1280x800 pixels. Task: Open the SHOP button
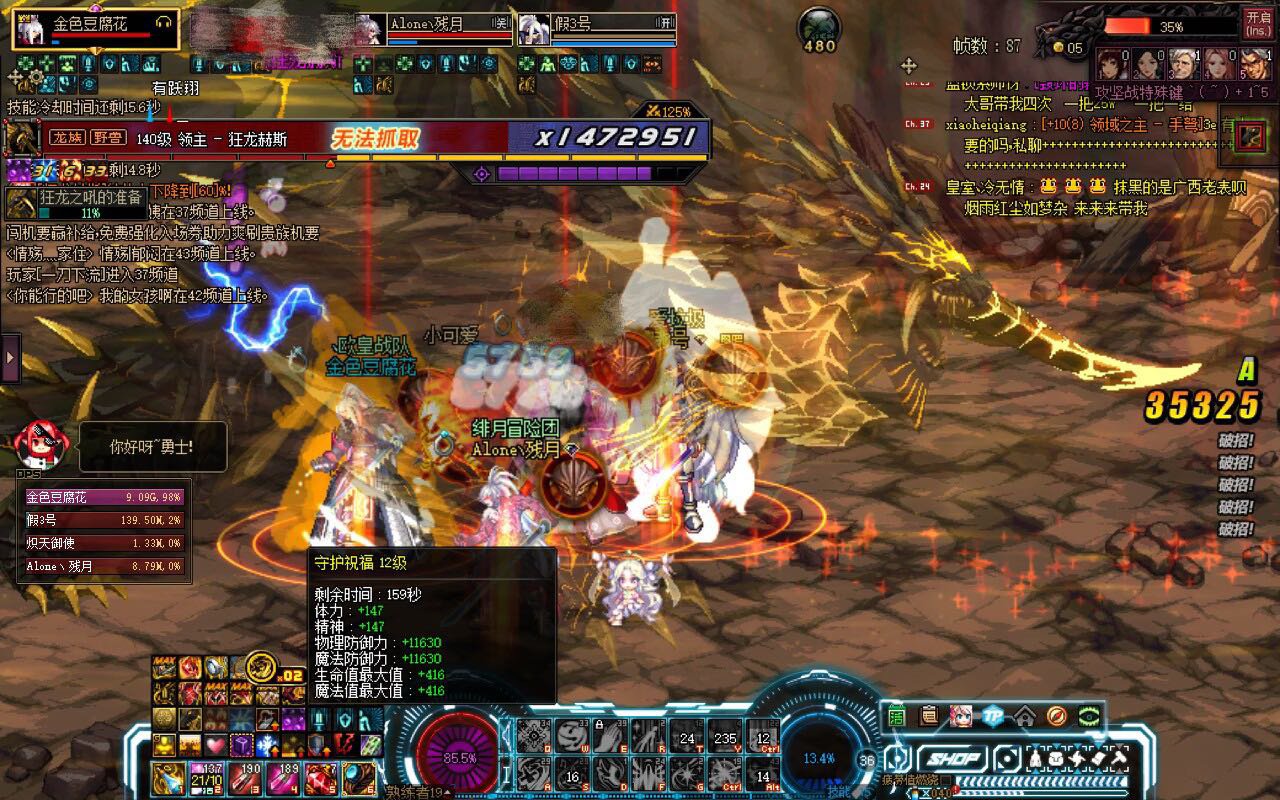[953, 759]
